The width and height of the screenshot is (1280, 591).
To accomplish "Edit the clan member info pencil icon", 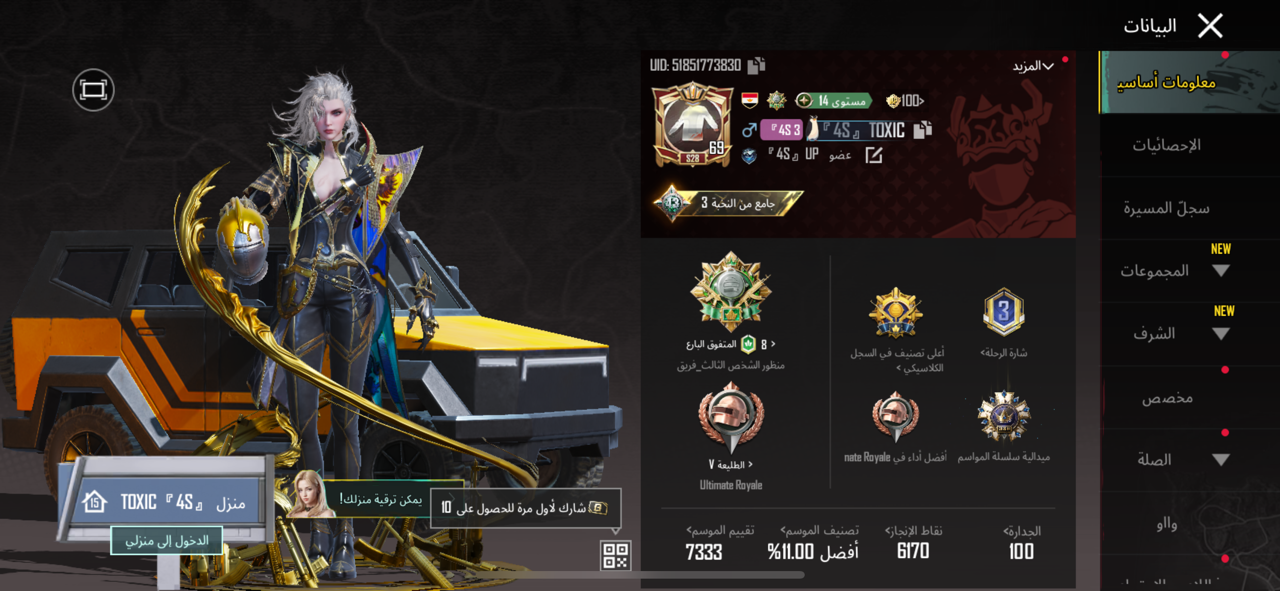I will tap(874, 155).
